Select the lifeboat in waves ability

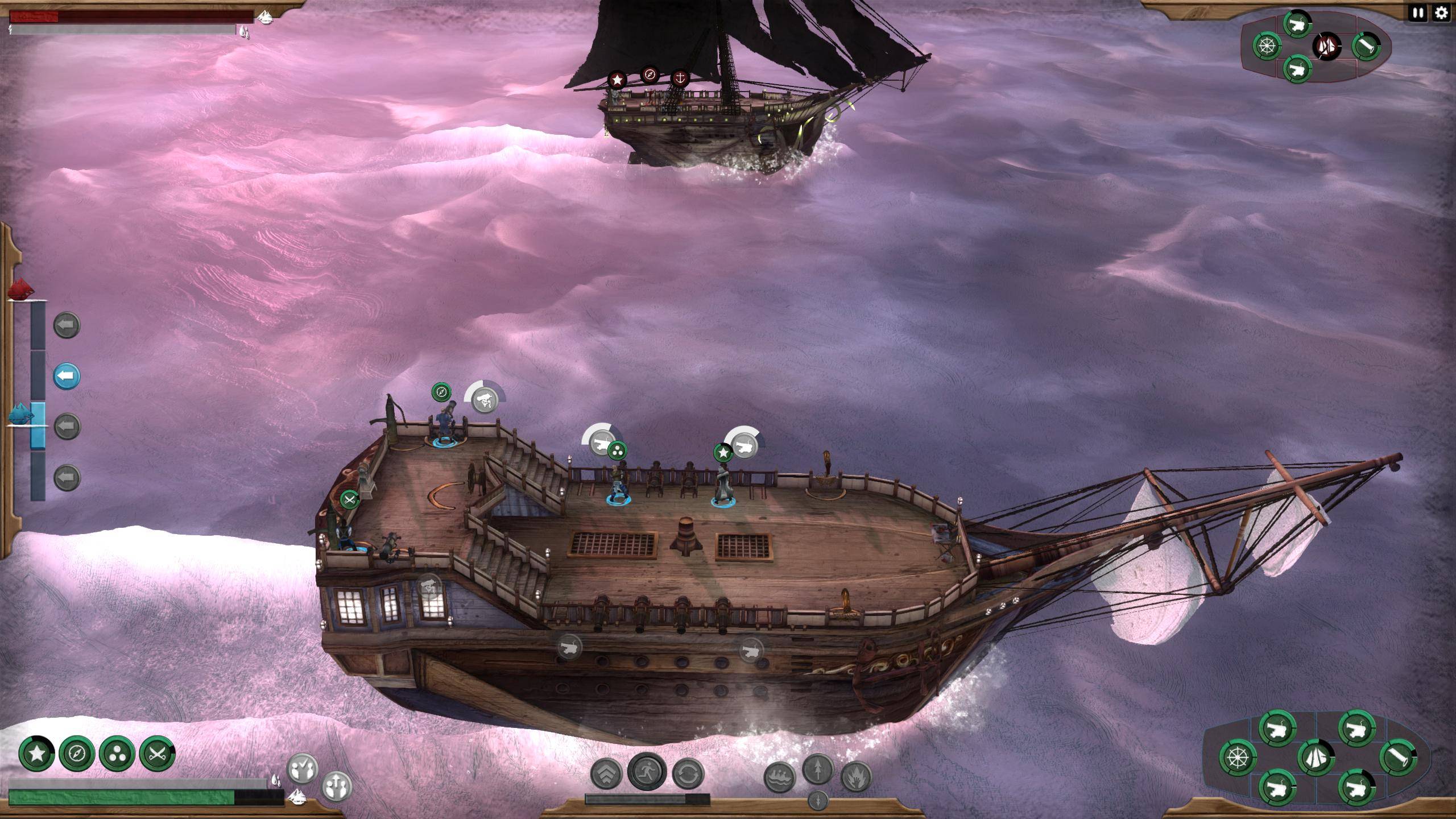click(x=779, y=777)
